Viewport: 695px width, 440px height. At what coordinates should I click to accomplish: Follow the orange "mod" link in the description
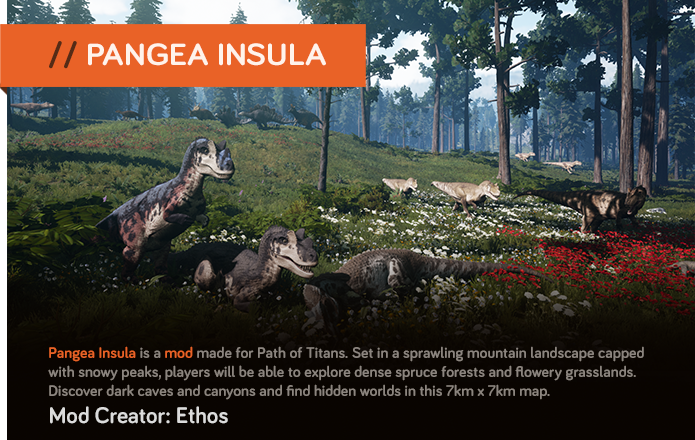click(x=179, y=353)
